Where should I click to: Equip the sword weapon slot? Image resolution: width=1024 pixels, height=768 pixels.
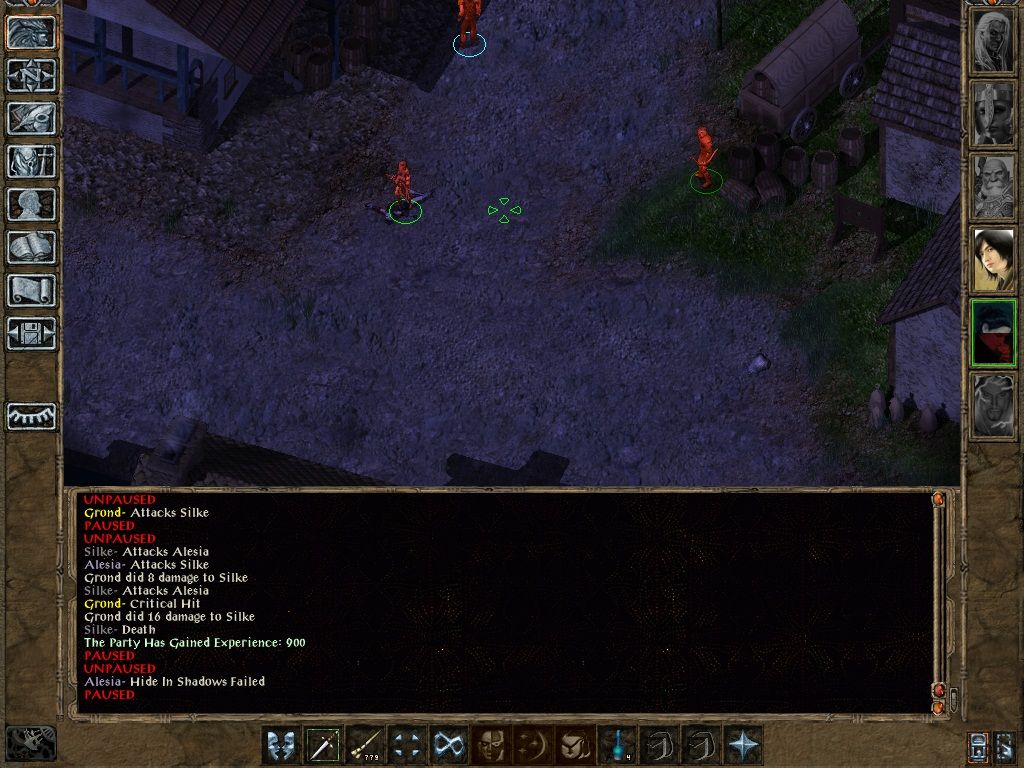pos(324,745)
